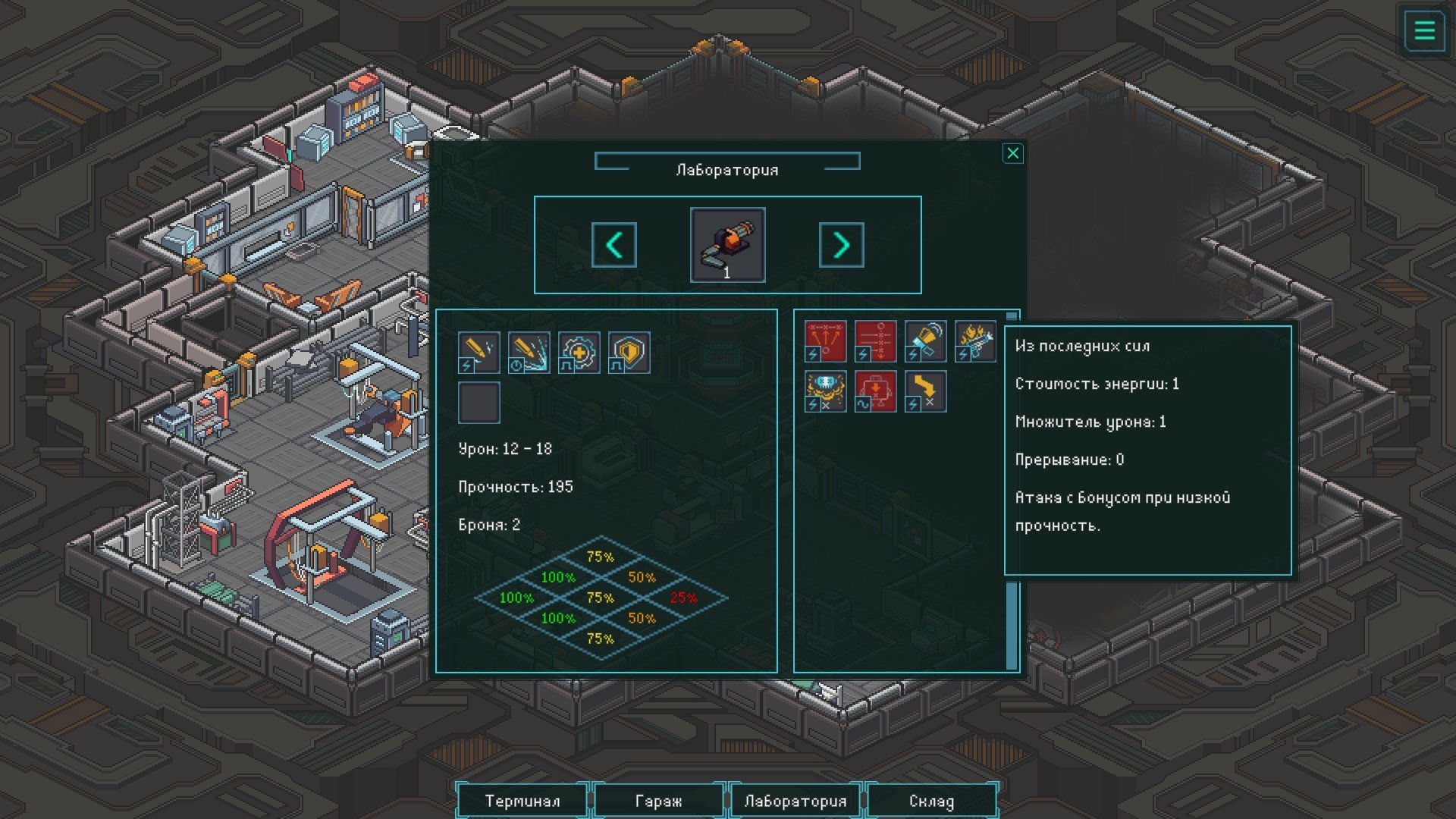Choose the red spread-arrows attack skill
The image size is (1456, 819).
tap(825, 341)
